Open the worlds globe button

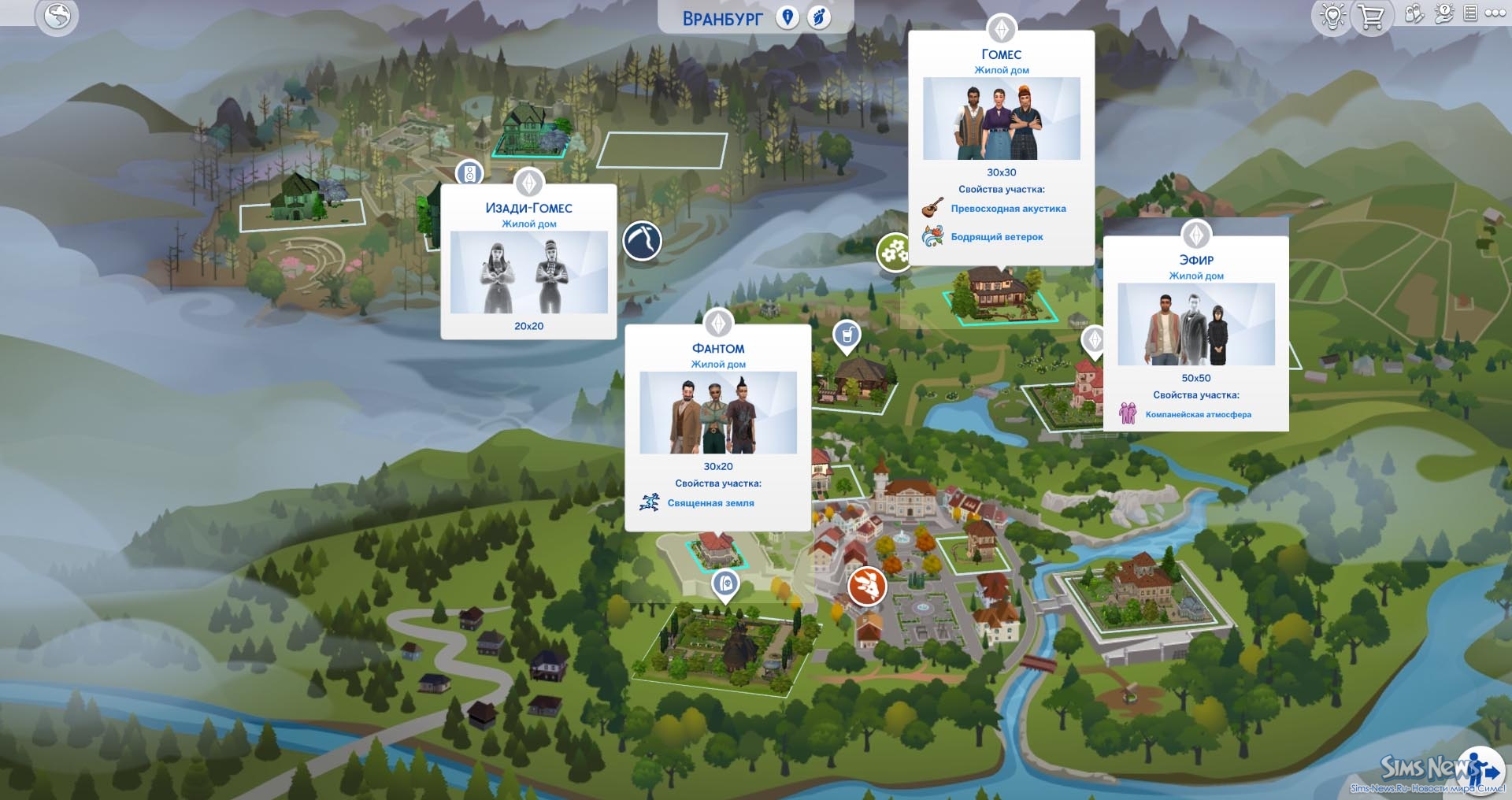click(x=57, y=16)
